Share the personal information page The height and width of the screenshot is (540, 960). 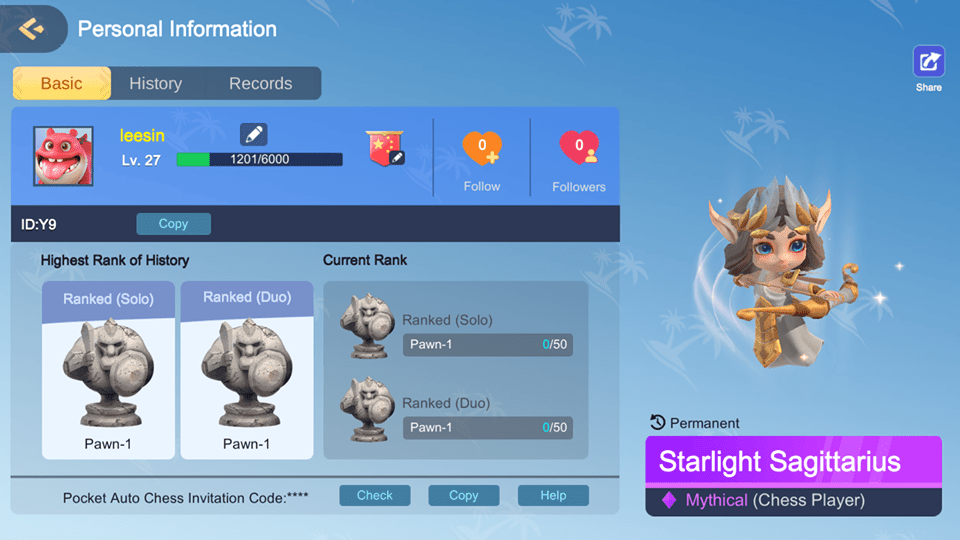tap(928, 63)
